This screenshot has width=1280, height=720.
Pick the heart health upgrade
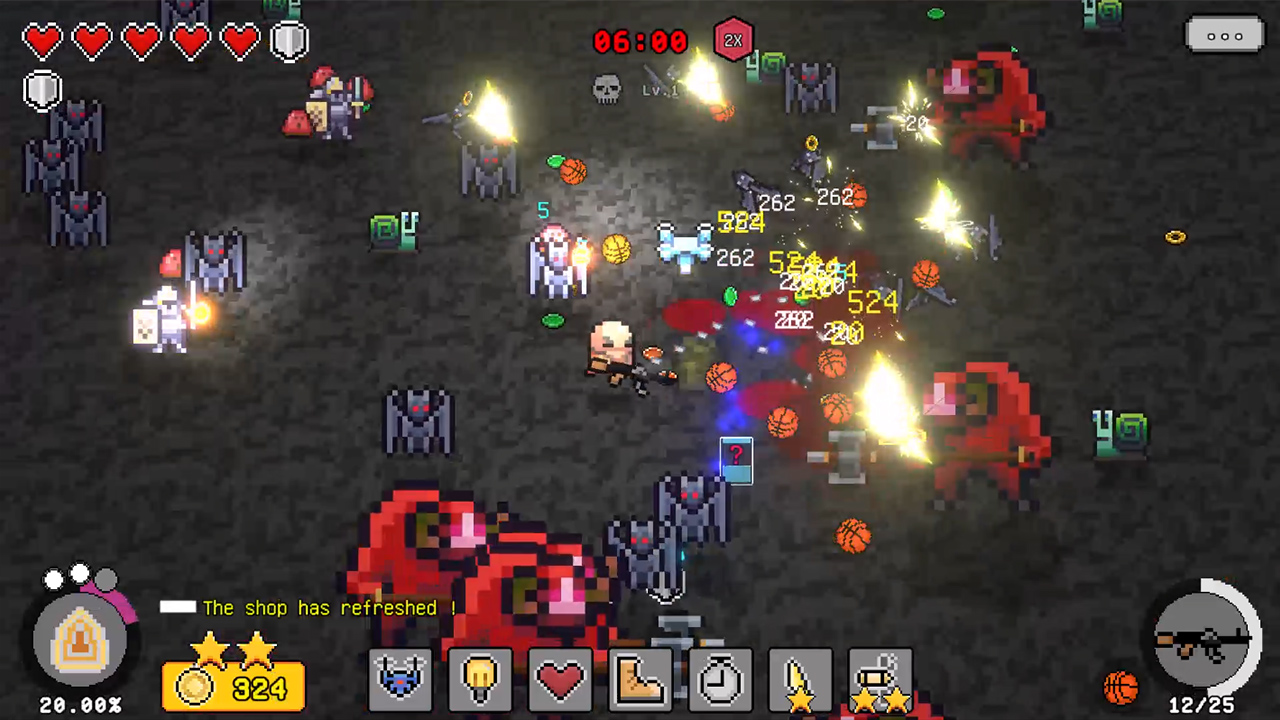(x=560, y=680)
